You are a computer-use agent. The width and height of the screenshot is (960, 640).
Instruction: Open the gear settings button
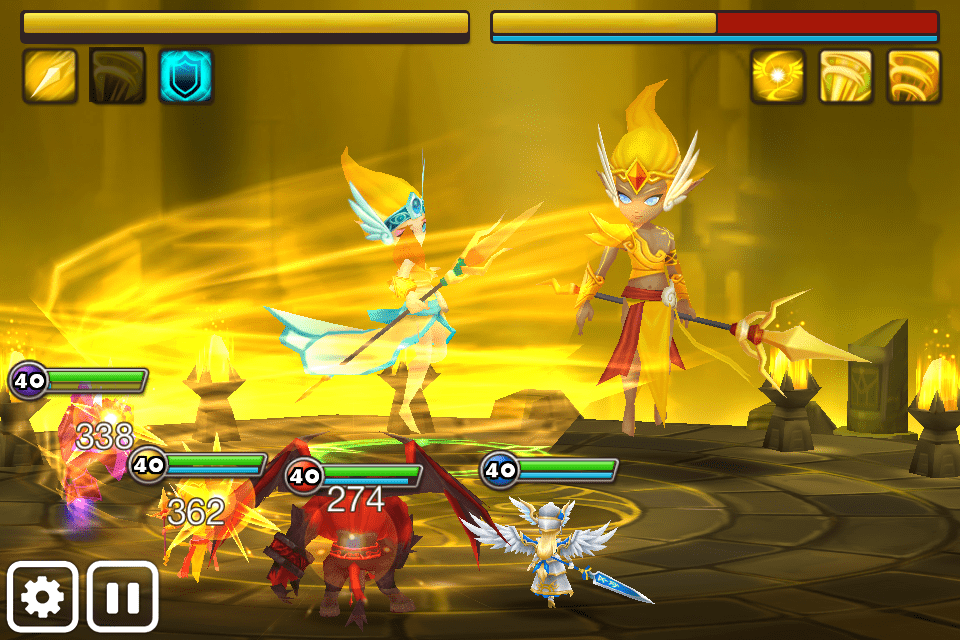click(43, 596)
